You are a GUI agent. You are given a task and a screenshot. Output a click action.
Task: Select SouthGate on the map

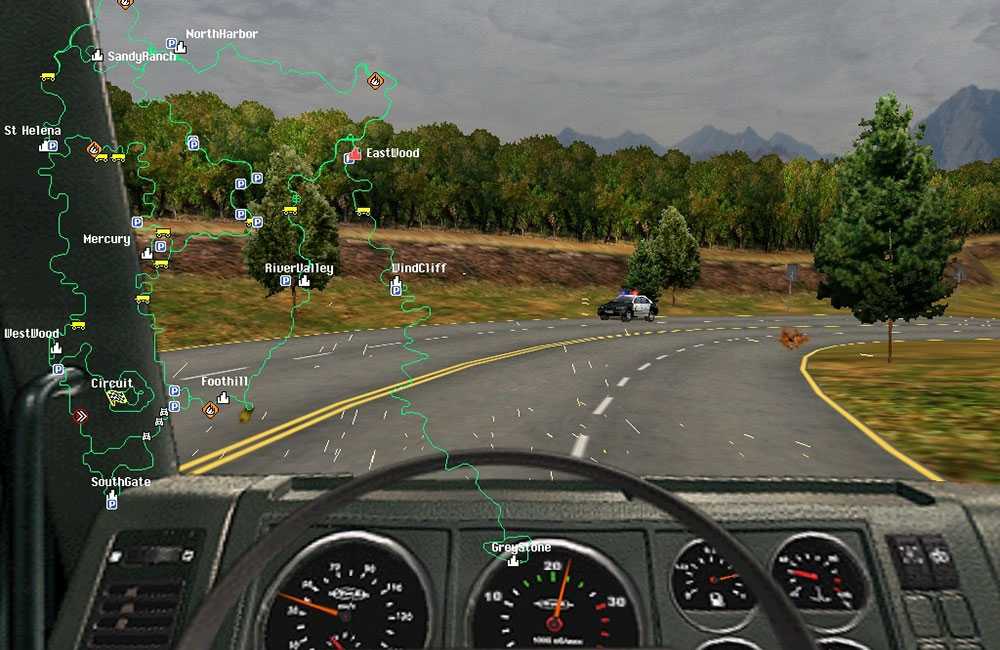pos(120,482)
